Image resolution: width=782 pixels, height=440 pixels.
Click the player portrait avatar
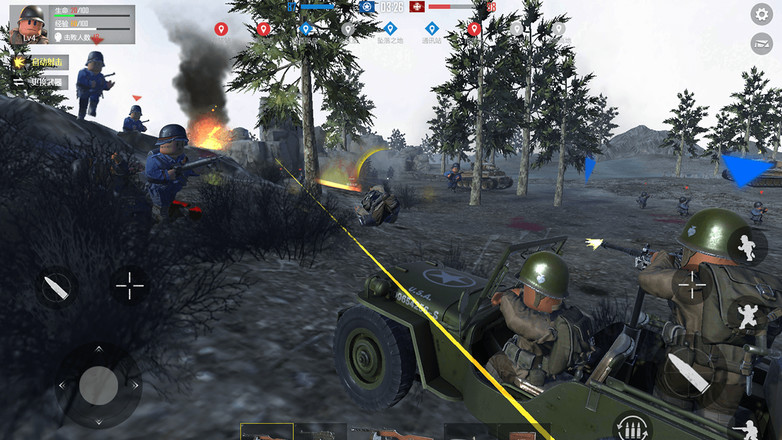[x=28, y=24]
